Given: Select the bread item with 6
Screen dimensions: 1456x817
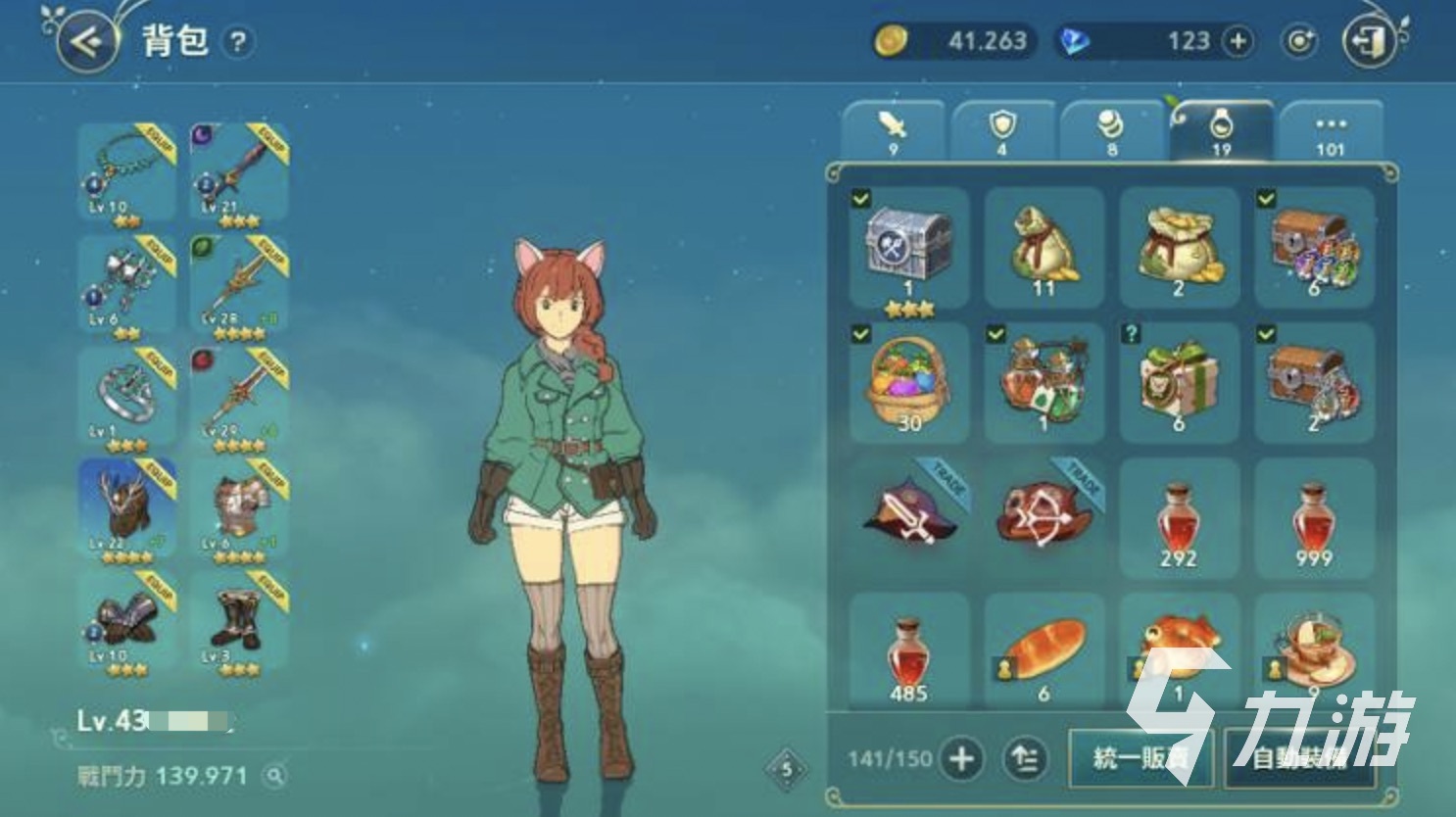Looking at the screenshot, I should pyautogui.click(x=1043, y=651).
